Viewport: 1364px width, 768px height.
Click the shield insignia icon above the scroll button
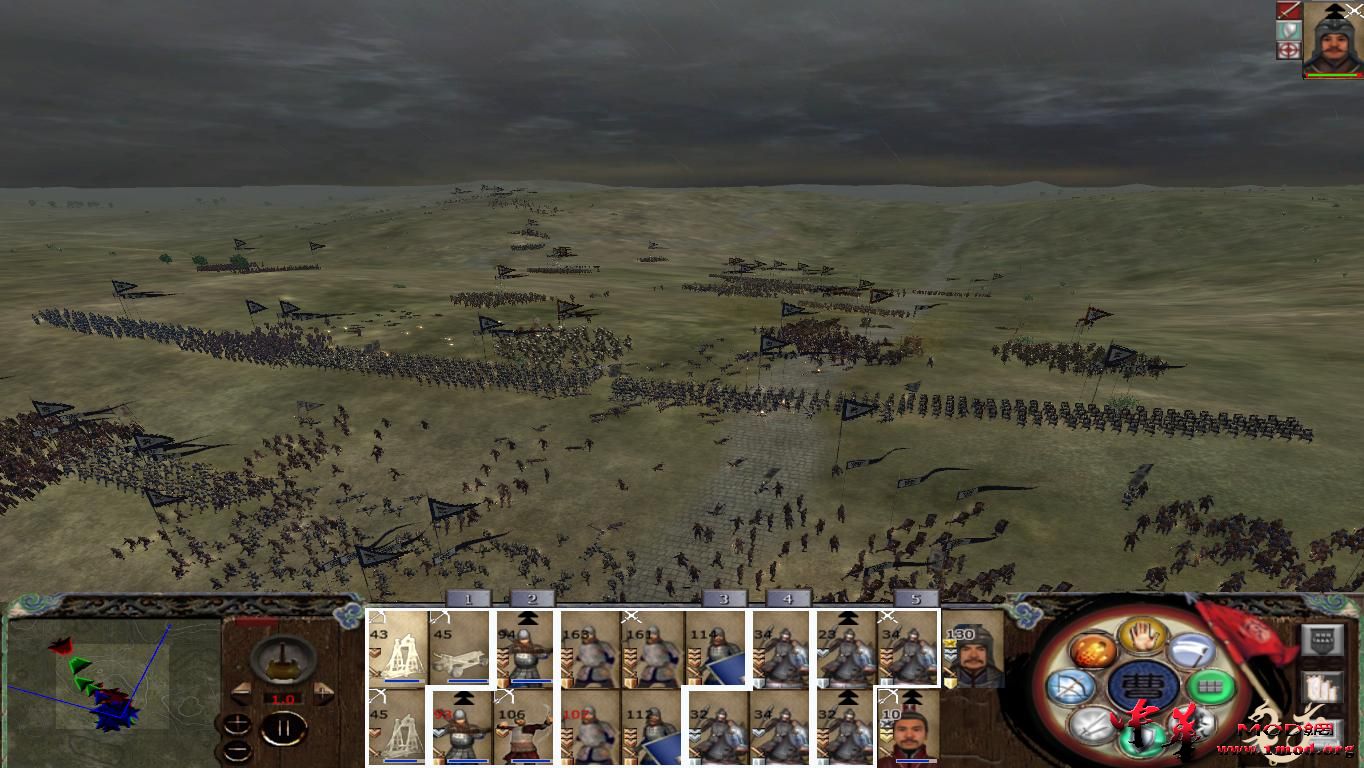1323,637
